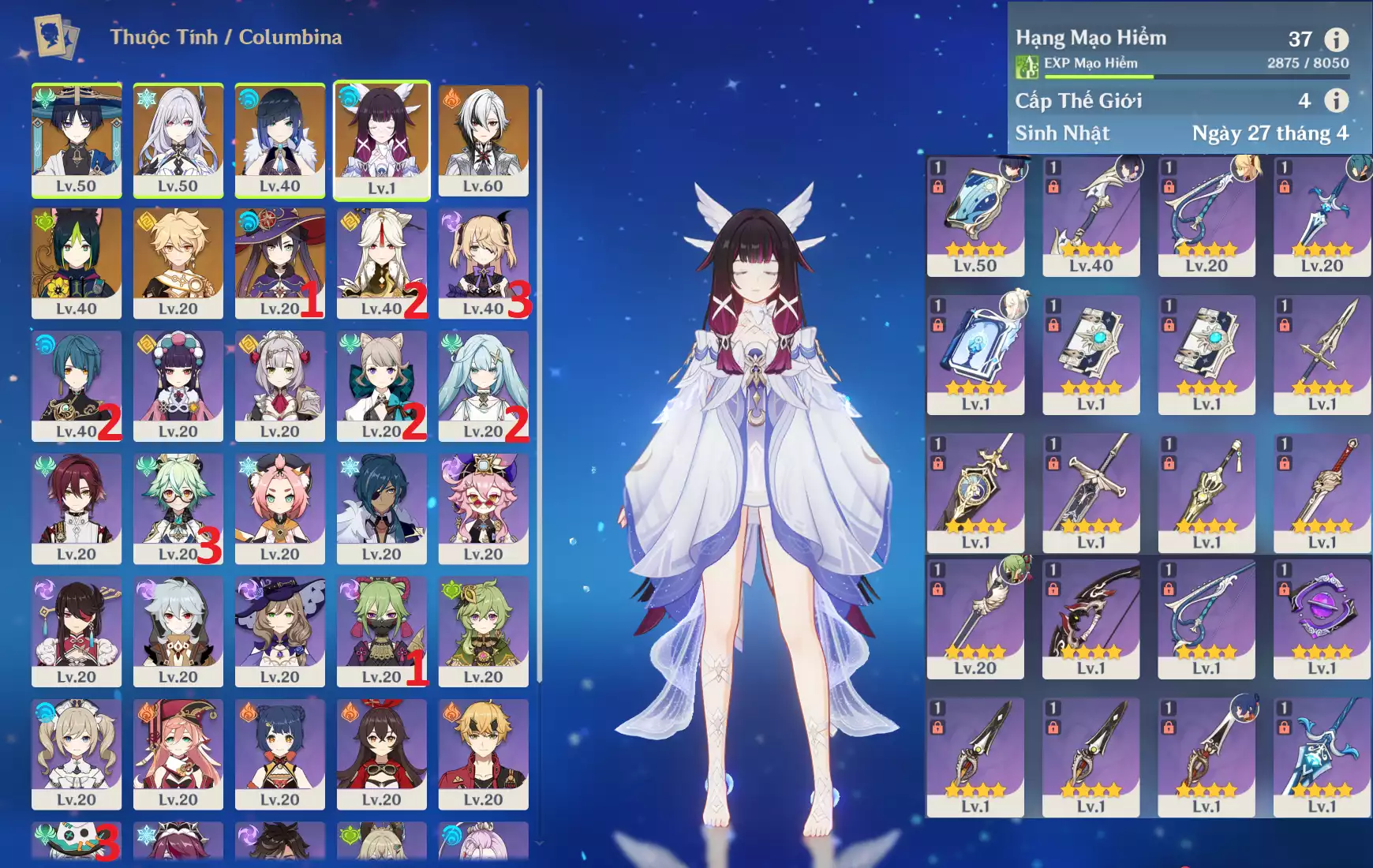This screenshot has height=868, width=1373.
Task: Select Kaeya's character card
Action: (382, 509)
